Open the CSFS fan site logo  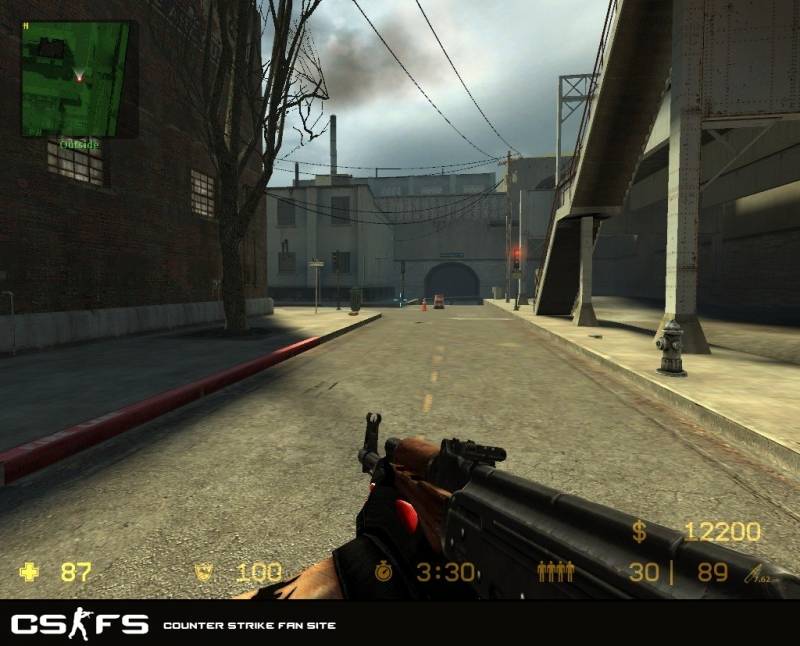pos(79,625)
